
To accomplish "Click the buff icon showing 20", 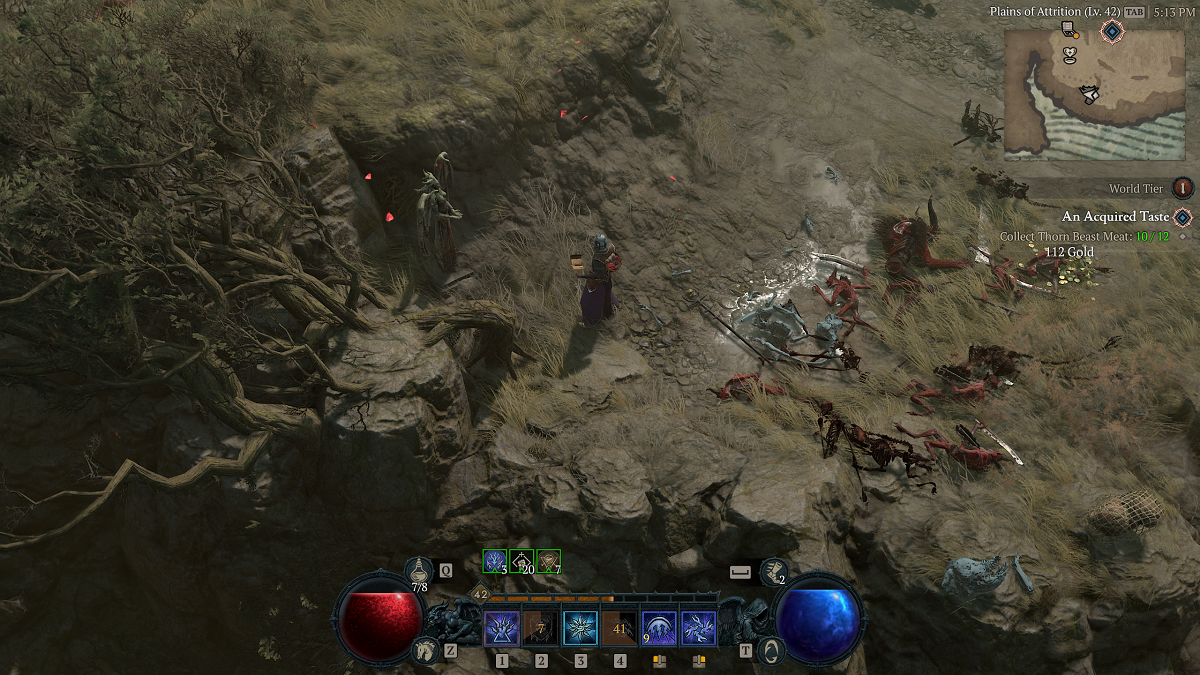I will coord(522,561).
